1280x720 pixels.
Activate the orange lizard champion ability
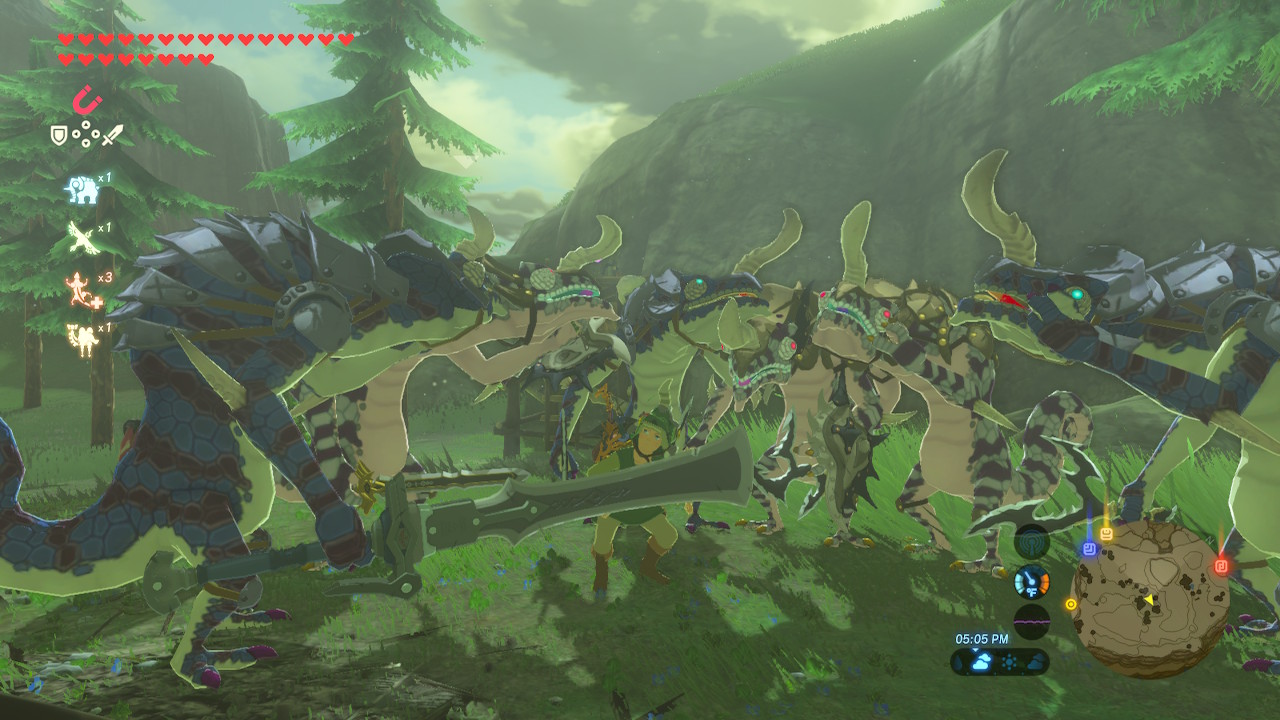81,289
